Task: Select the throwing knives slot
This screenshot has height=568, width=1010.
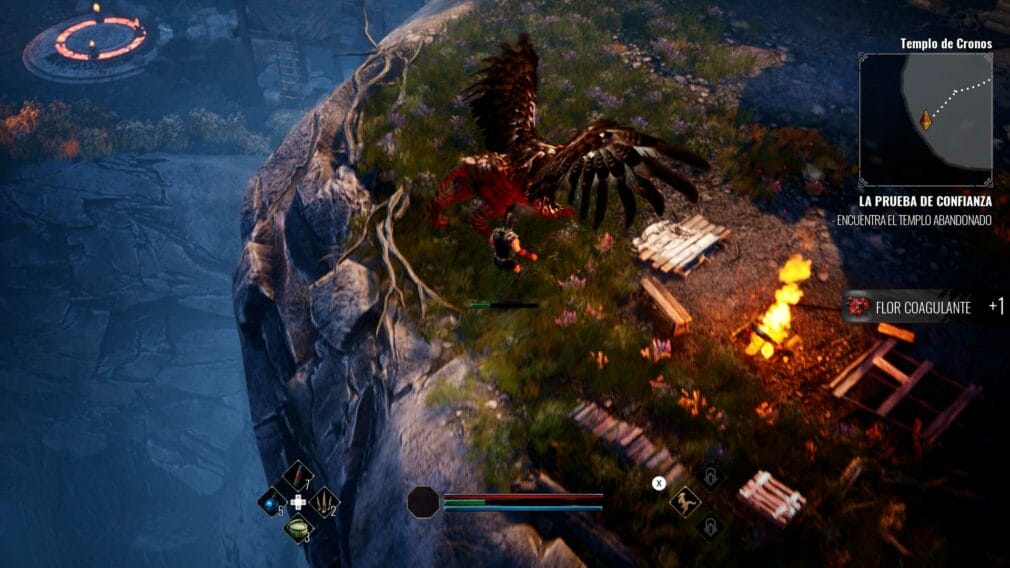Action: tap(324, 501)
